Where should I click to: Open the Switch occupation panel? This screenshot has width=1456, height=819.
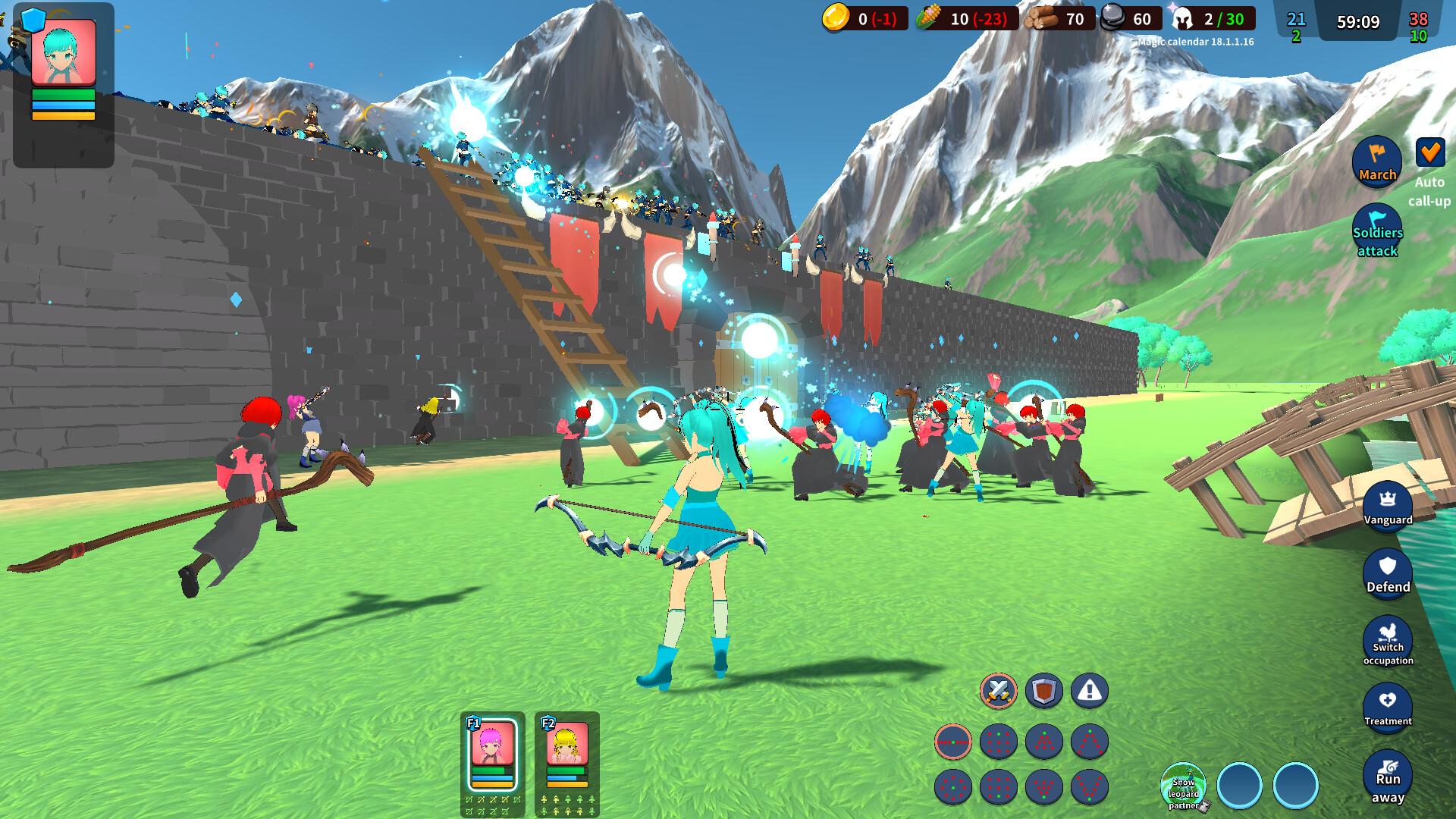1388,642
